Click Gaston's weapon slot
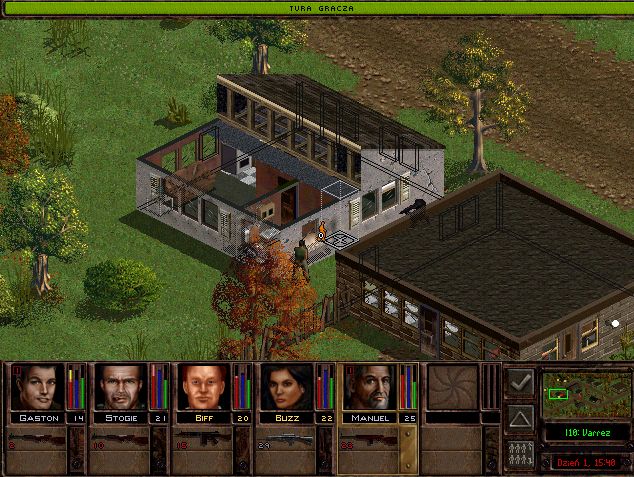634x477 pixels. click(46, 441)
